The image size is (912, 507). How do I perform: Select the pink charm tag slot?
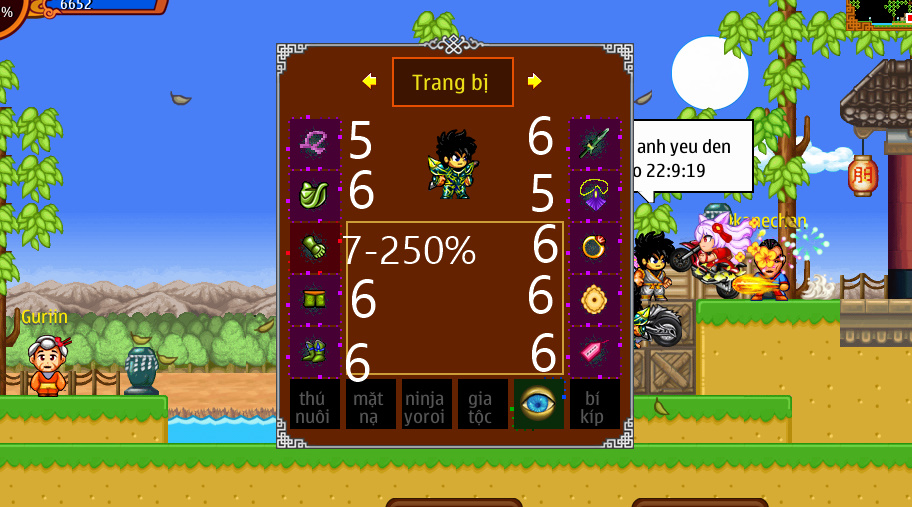594,351
